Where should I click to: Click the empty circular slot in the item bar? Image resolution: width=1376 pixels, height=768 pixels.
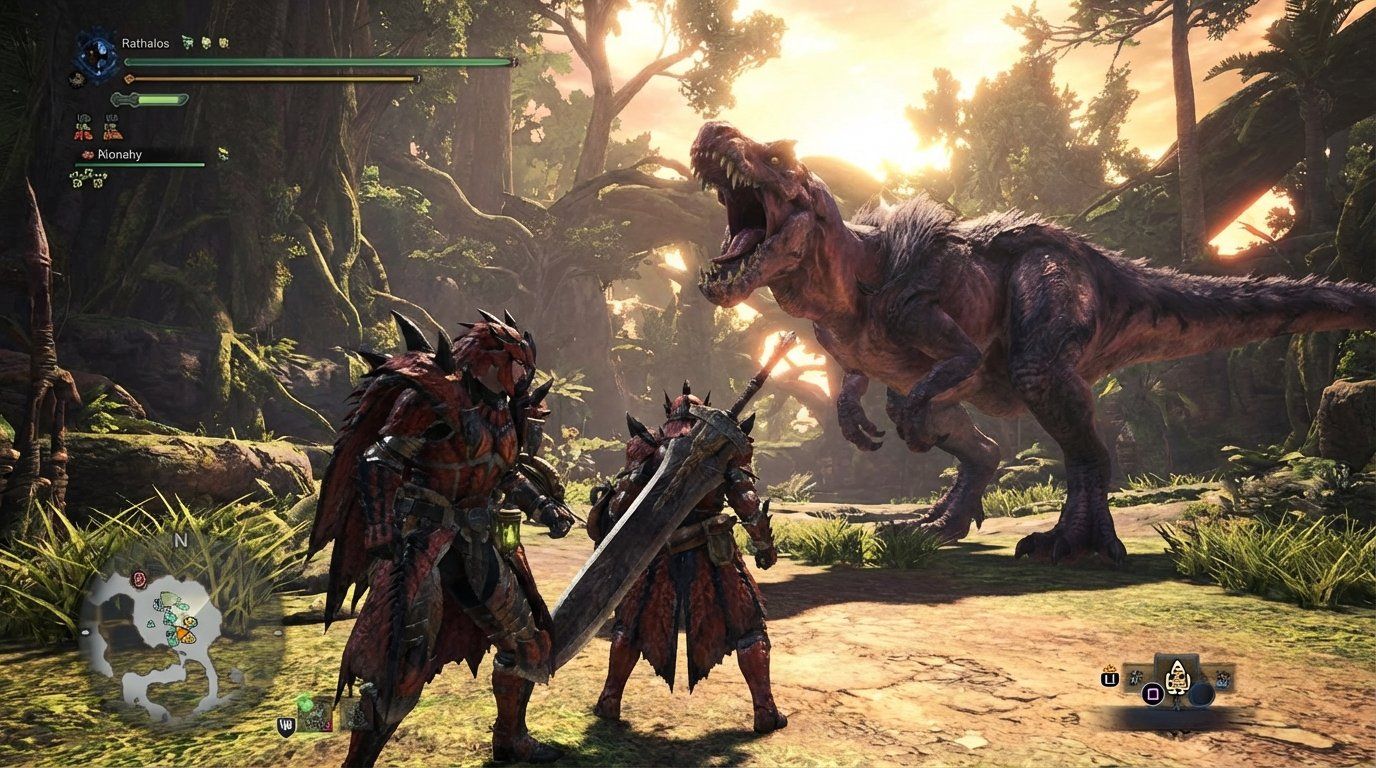tap(1202, 692)
